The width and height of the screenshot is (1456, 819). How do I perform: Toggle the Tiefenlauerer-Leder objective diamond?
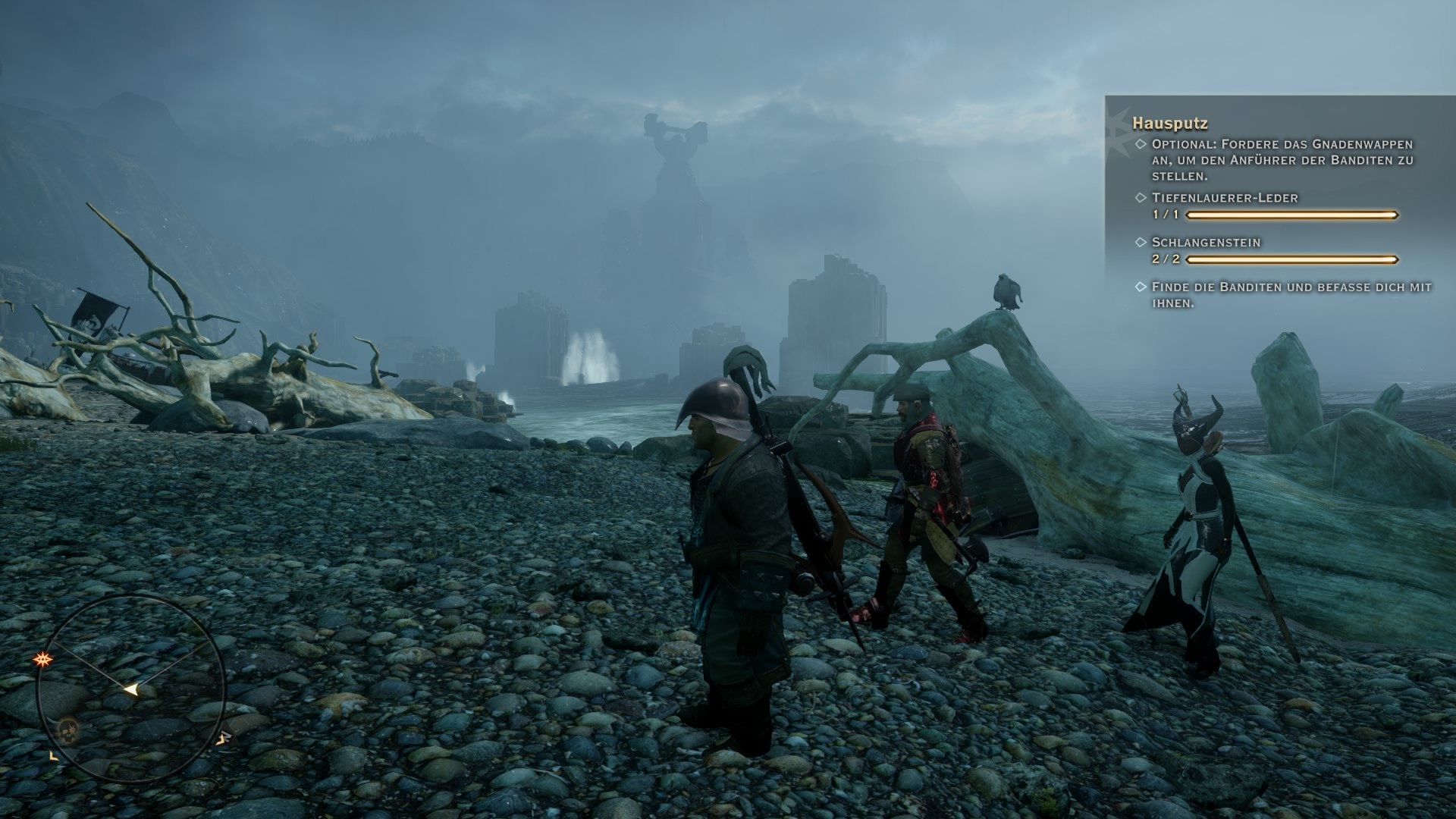(x=1140, y=198)
